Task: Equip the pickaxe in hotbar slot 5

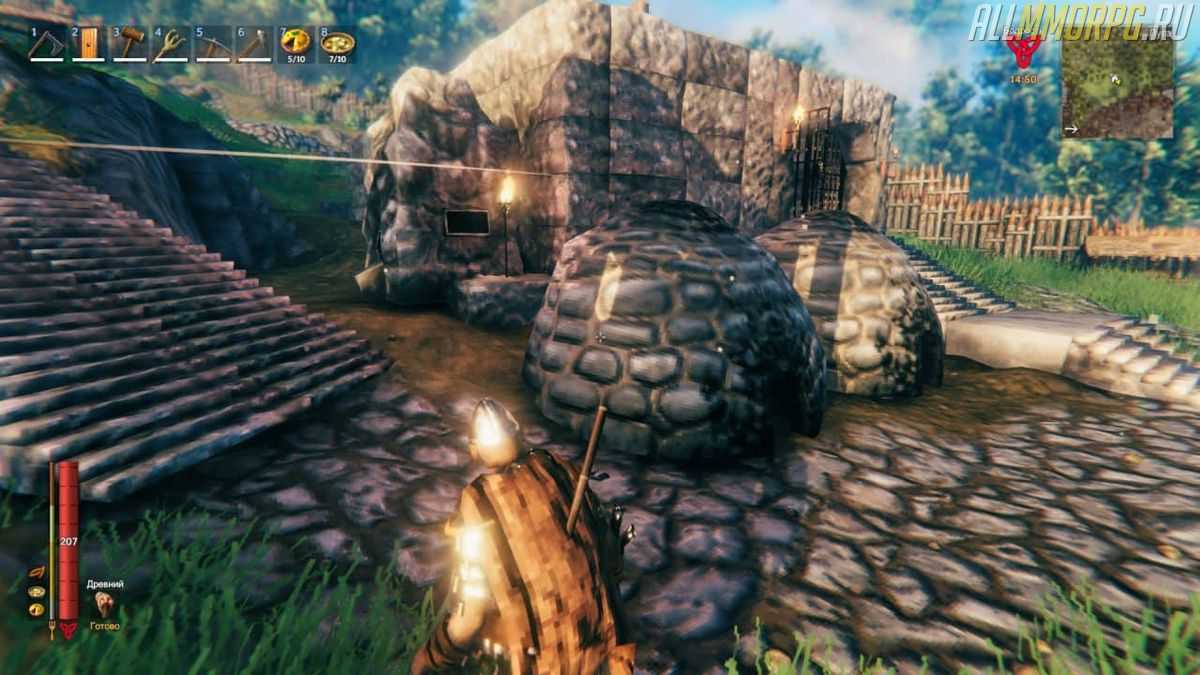Action: (x=212, y=44)
